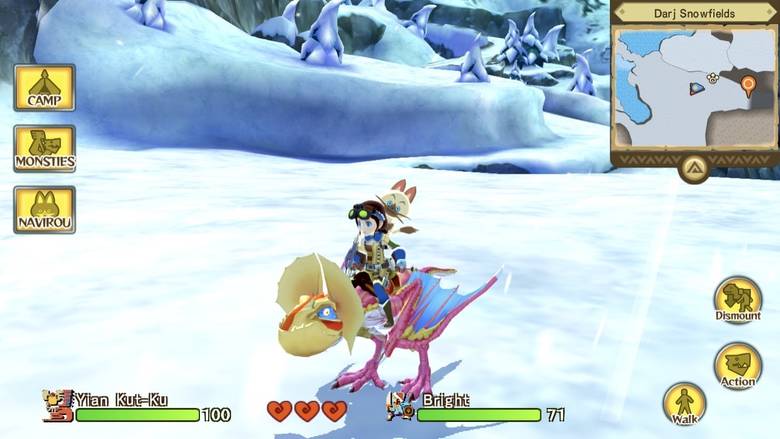Select the orange destination marker on minimap
This screenshot has width=780, height=439.
coord(748,86)
